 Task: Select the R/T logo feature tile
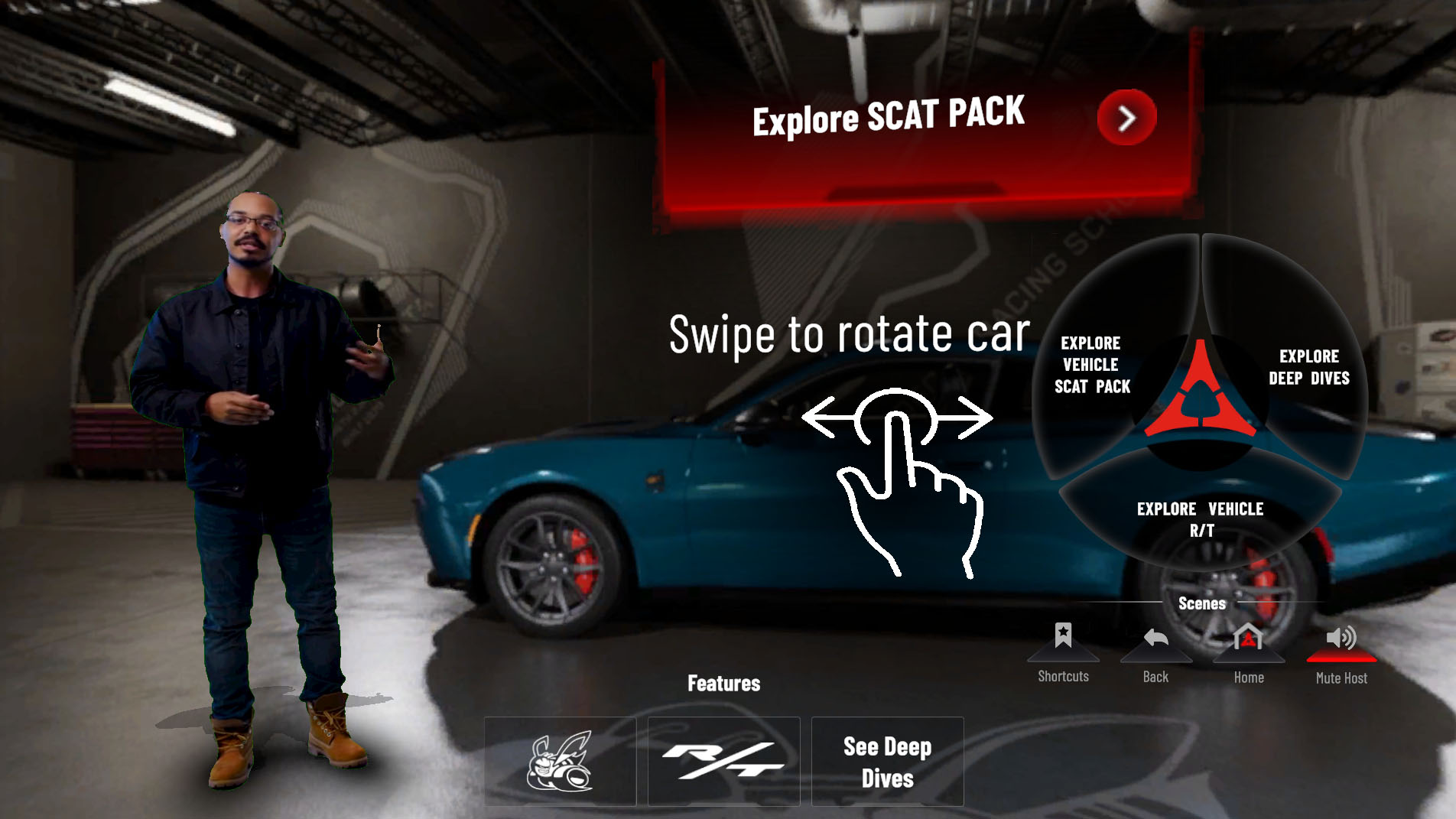[x=723, y=761]
